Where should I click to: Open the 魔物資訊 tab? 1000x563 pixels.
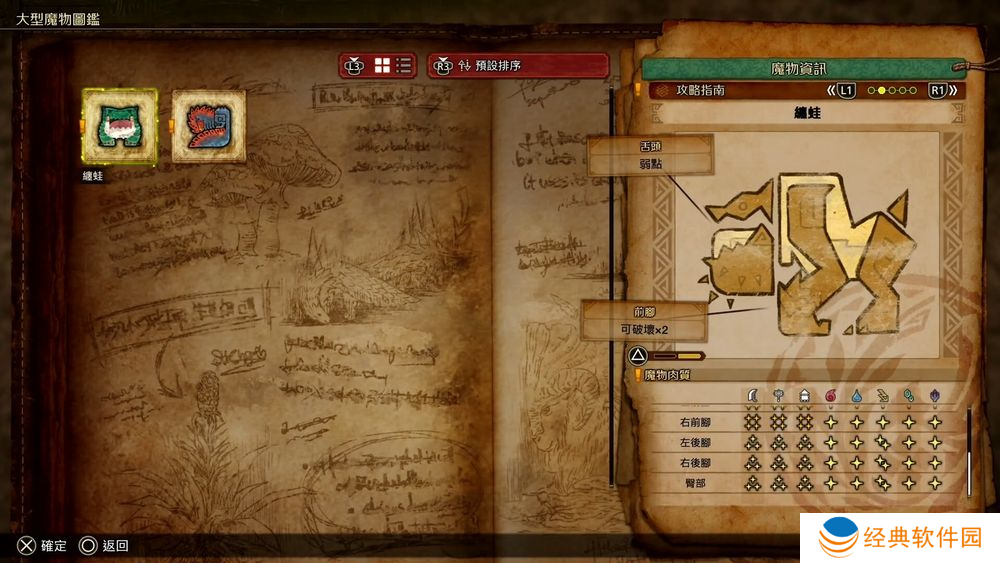tap(799, 68)
